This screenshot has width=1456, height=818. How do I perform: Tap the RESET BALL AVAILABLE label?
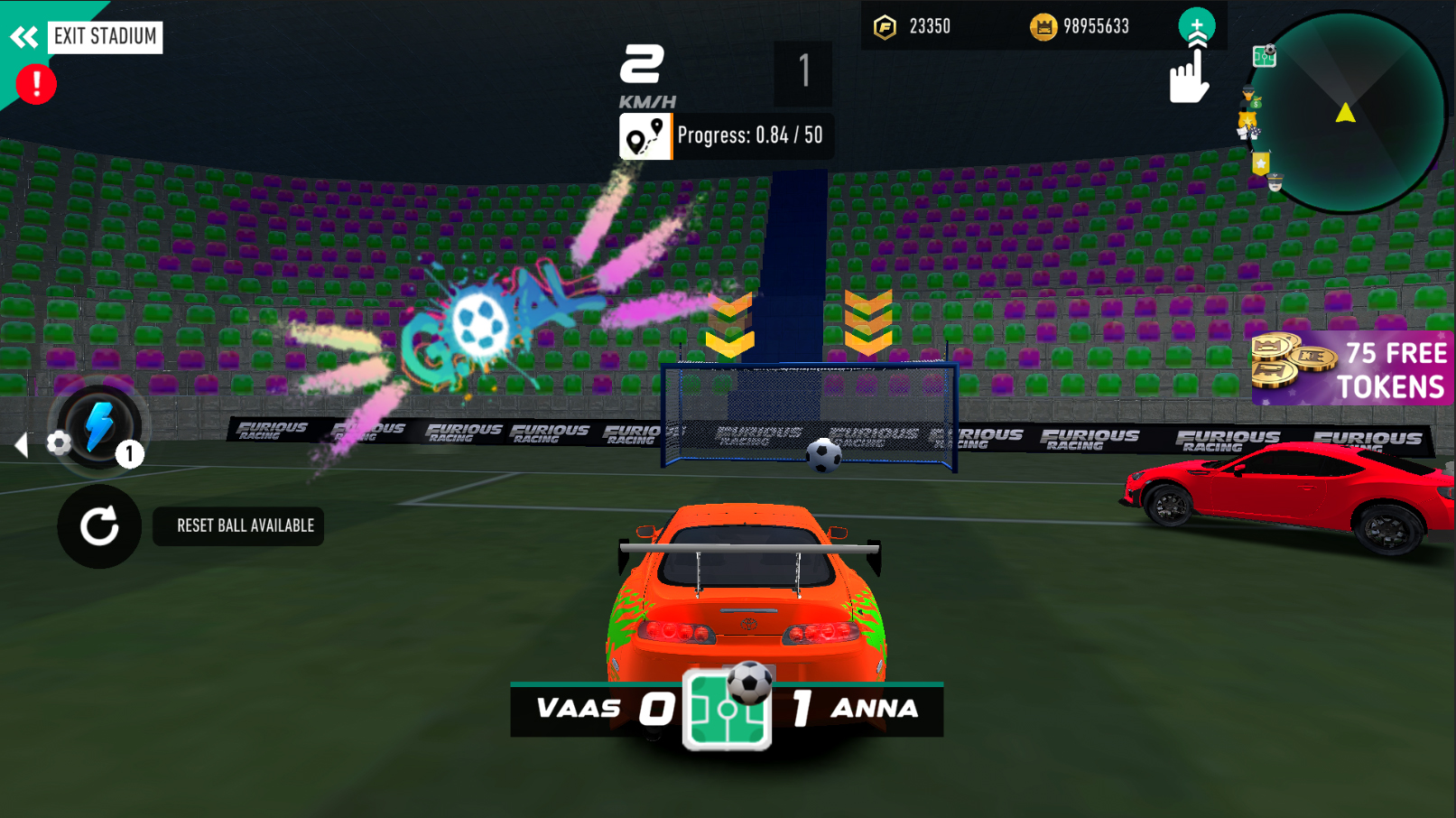(x=237, y=526)
